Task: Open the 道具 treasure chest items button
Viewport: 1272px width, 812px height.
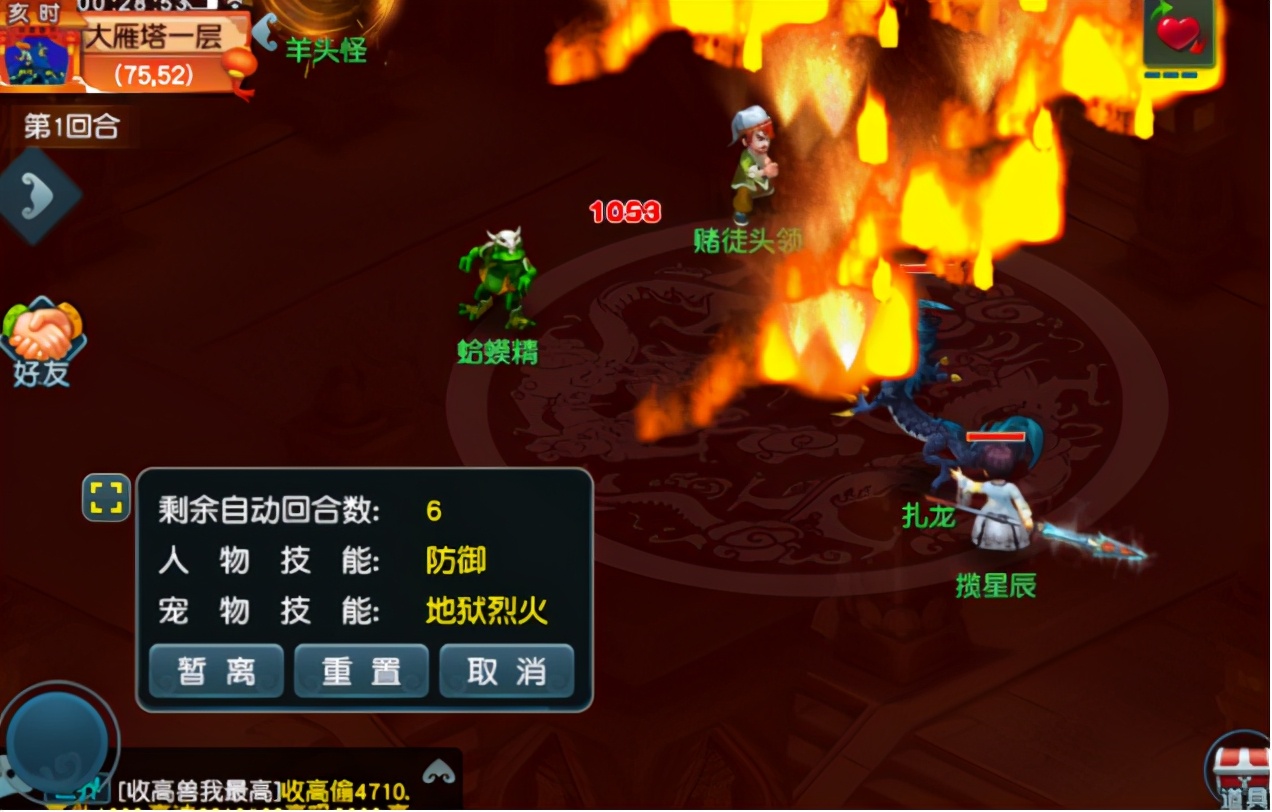Action: coord(1240,773)
